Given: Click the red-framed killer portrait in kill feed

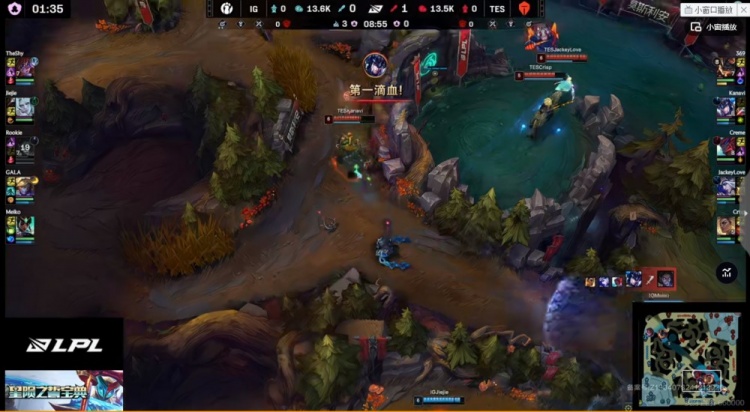Looking at the screenshot, I should 665,280.
